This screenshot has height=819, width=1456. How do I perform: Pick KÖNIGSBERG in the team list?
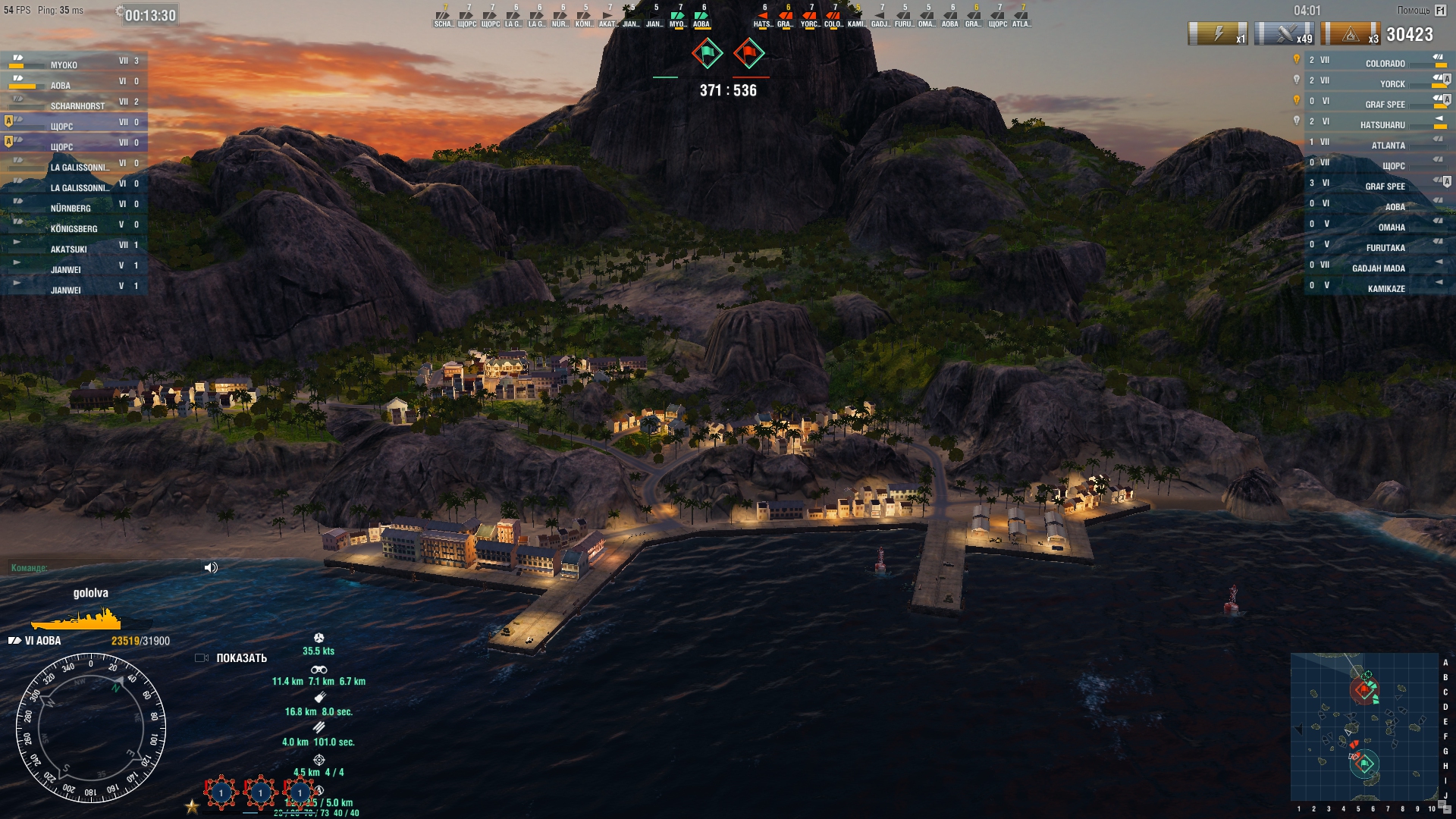[x=74, y=228]
